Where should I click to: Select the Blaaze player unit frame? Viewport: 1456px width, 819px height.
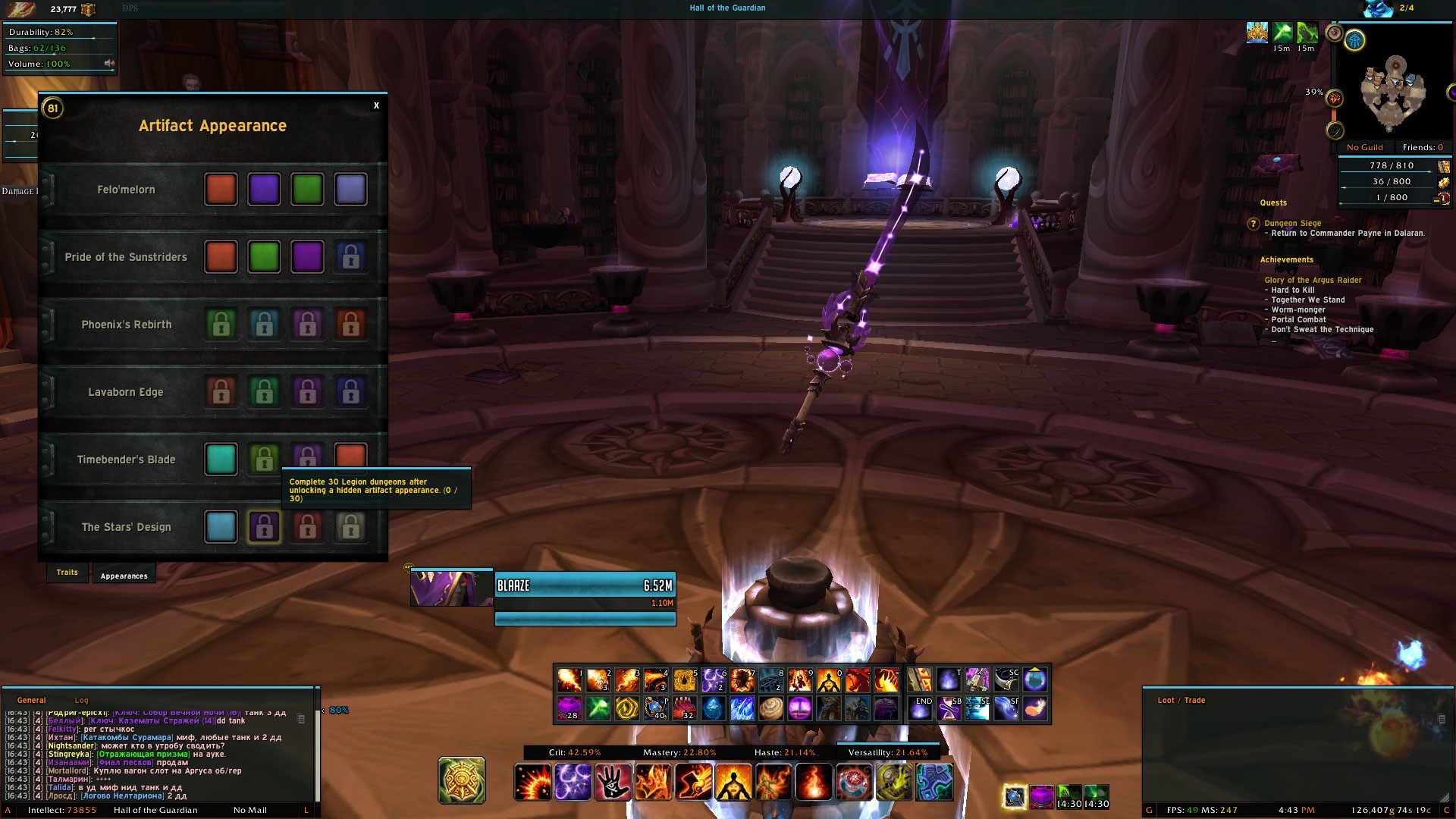point(585,585)
